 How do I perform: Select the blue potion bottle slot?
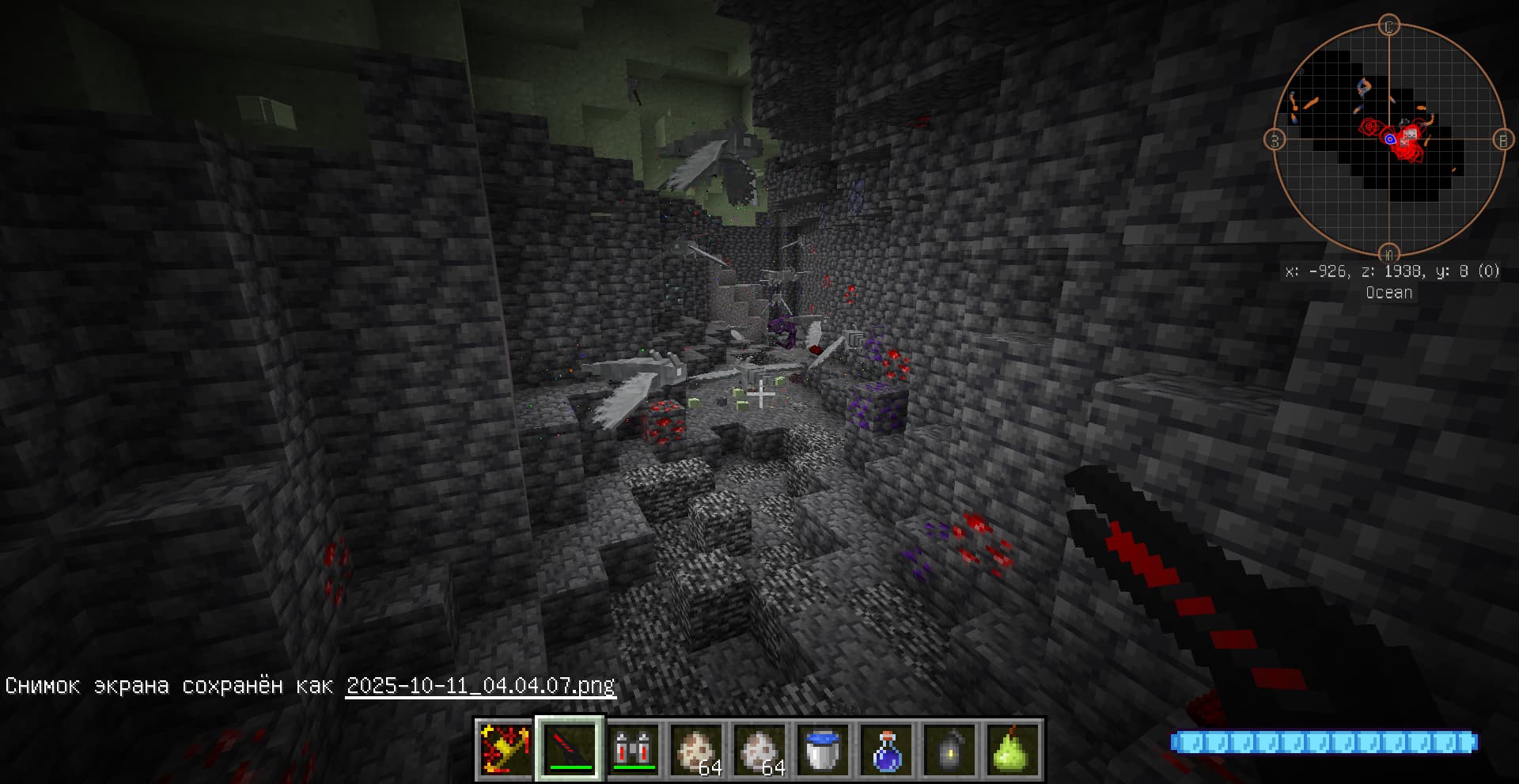(x=887, y=748)
